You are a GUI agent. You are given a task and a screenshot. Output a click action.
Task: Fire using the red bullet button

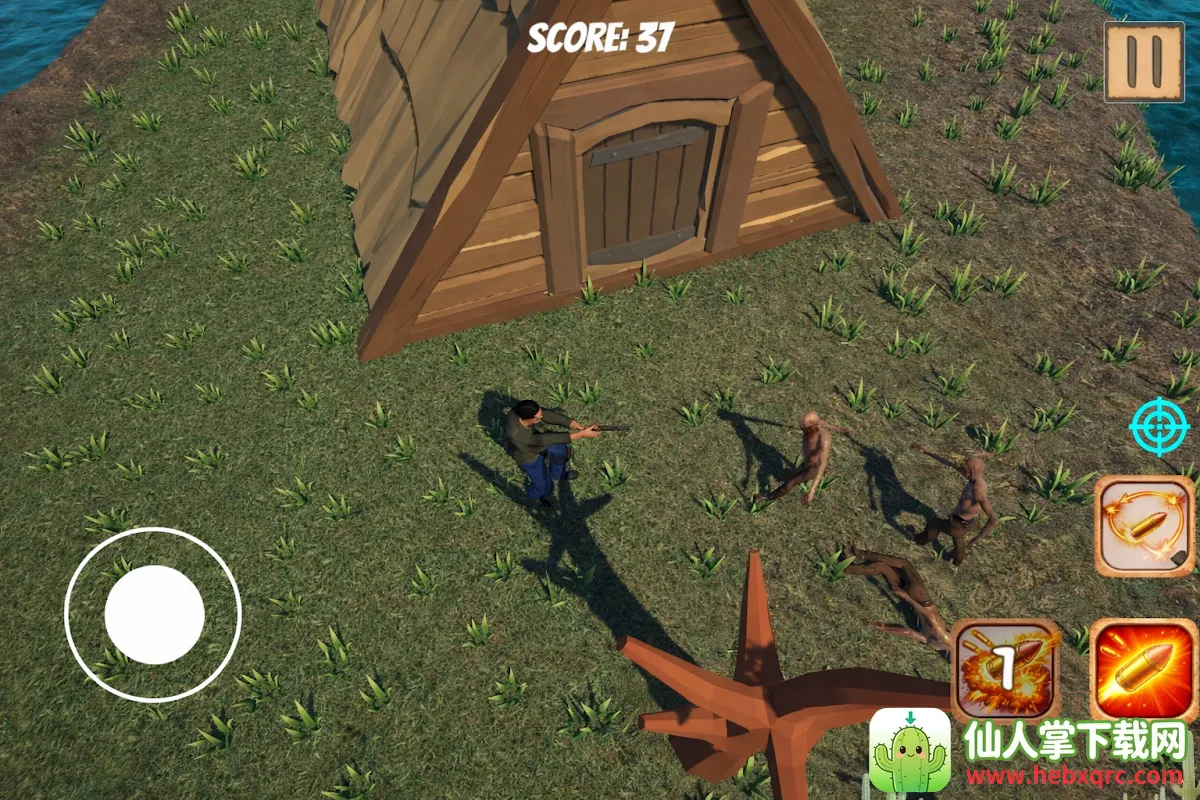coord(1143,670)
